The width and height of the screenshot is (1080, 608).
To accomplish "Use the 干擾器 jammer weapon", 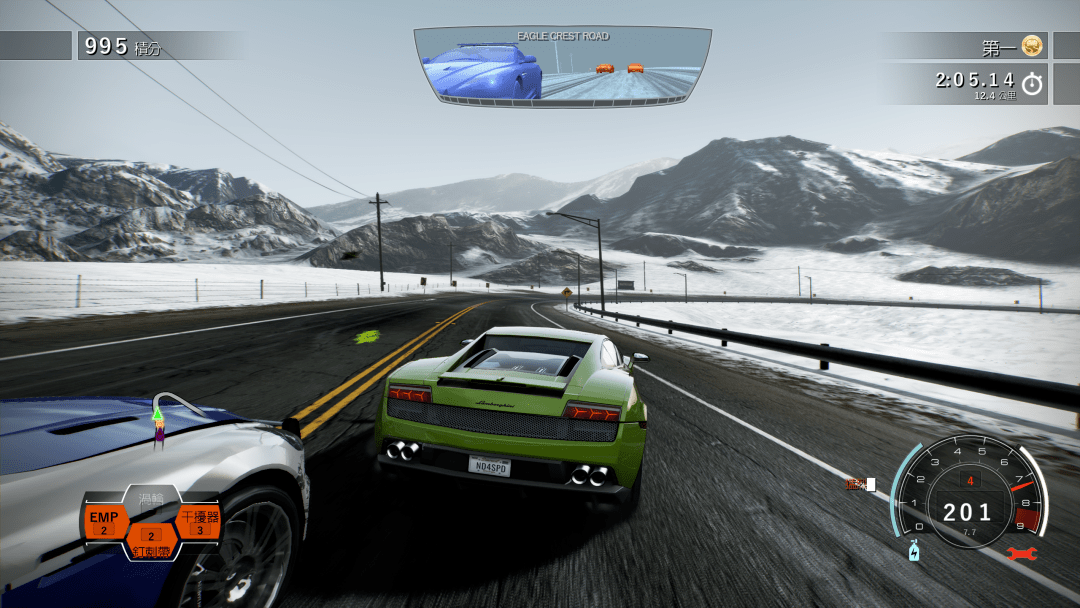I will pyautogui.click(x=198, y=521).
